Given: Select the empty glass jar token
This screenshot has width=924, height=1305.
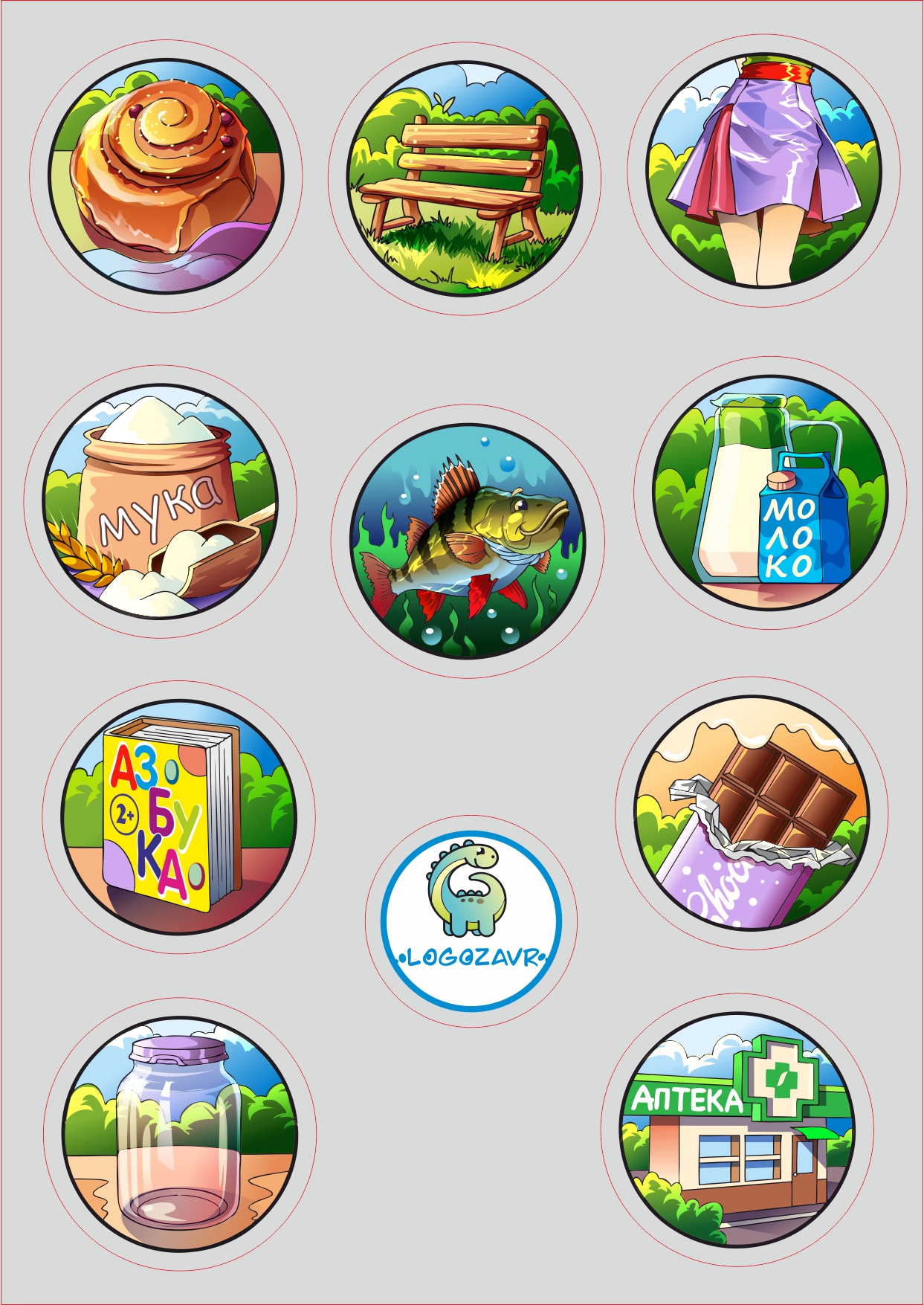Looking at the screenshot, I should pyautogui.click(x=180, y=1133).
